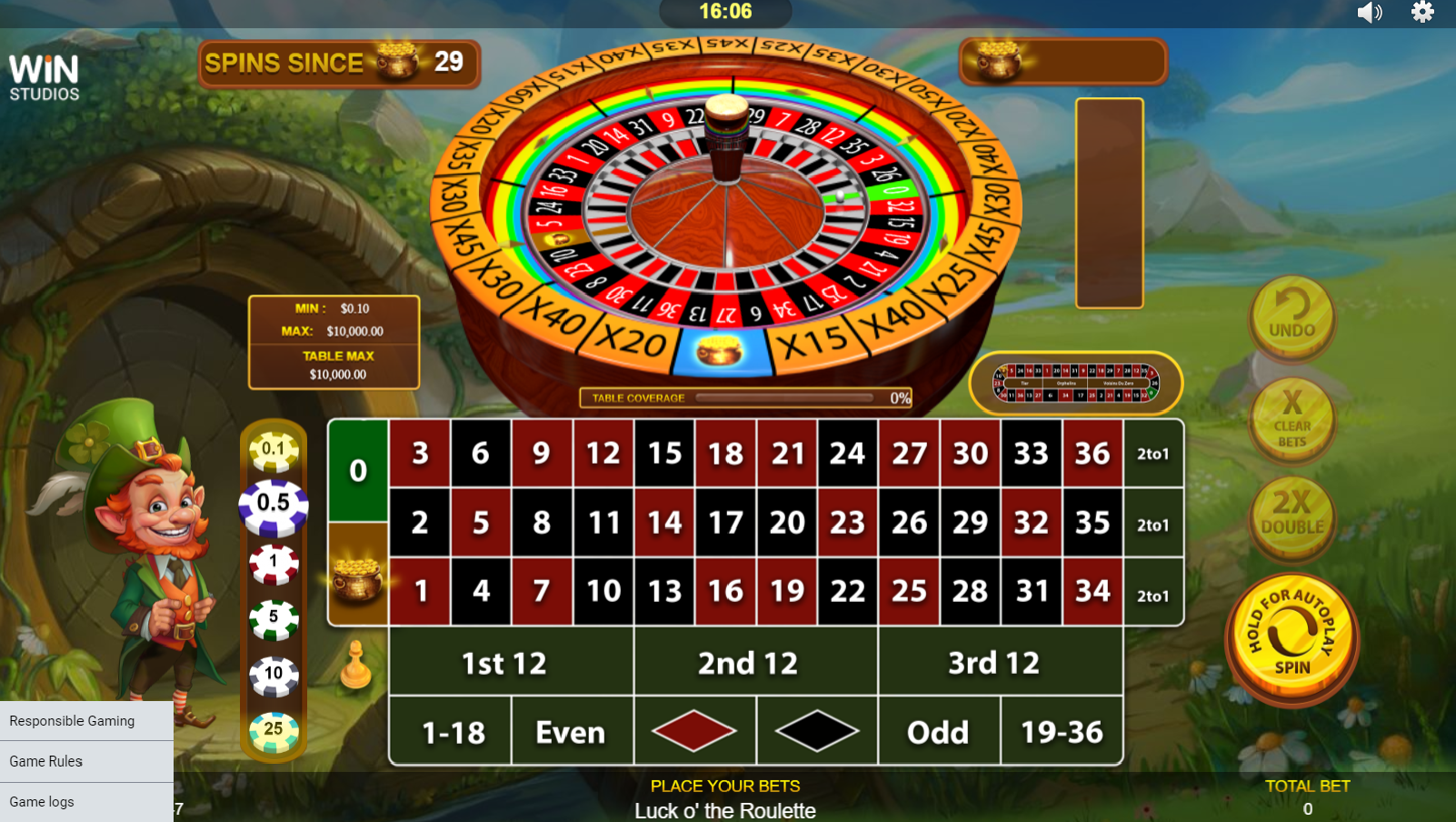Select the Clear Bets icon
The height and width of the screenshot is (822, 1456).
[x=1291, y=420]
